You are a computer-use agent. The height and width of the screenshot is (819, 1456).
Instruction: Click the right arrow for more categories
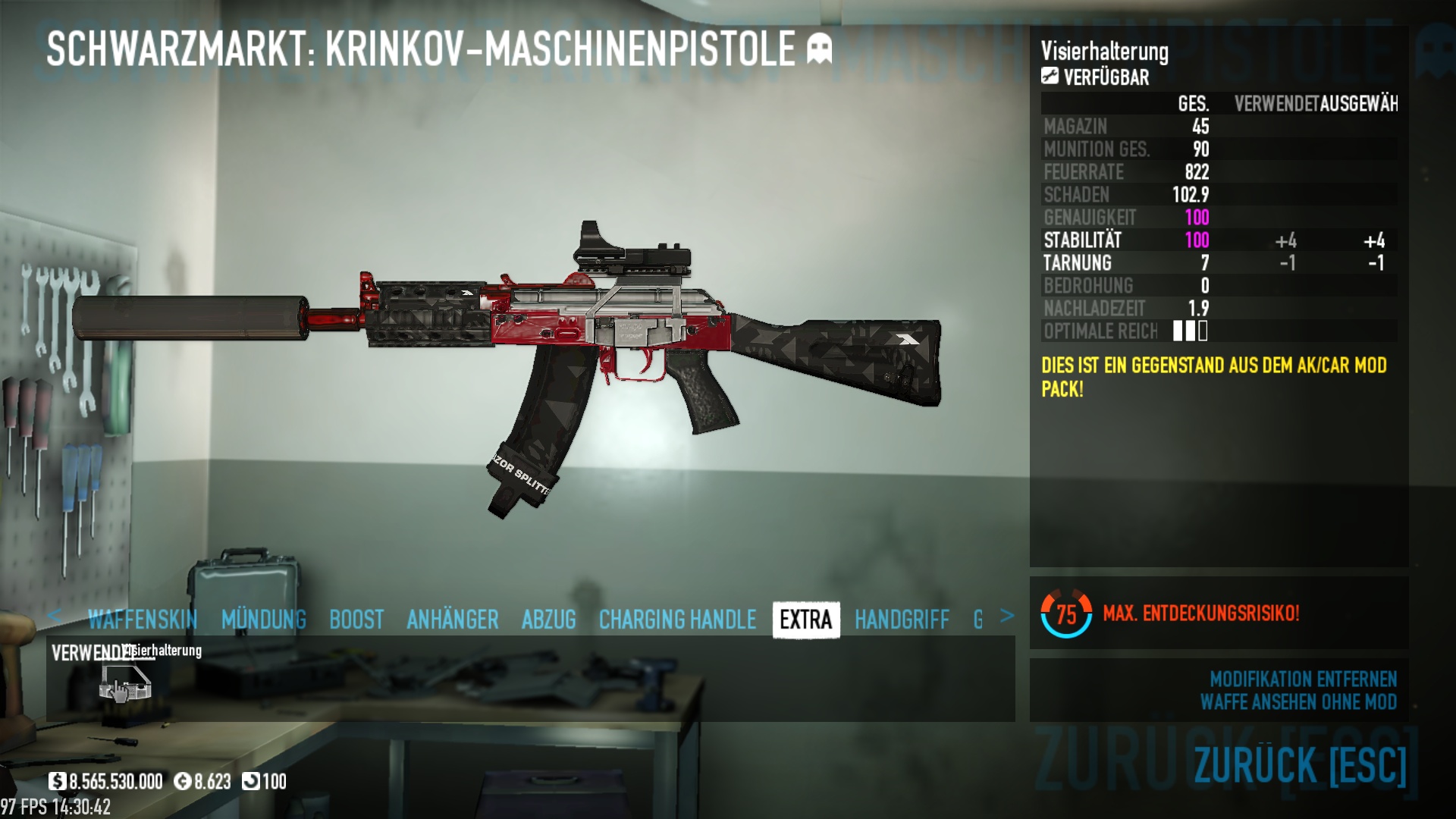point(1006,616)
